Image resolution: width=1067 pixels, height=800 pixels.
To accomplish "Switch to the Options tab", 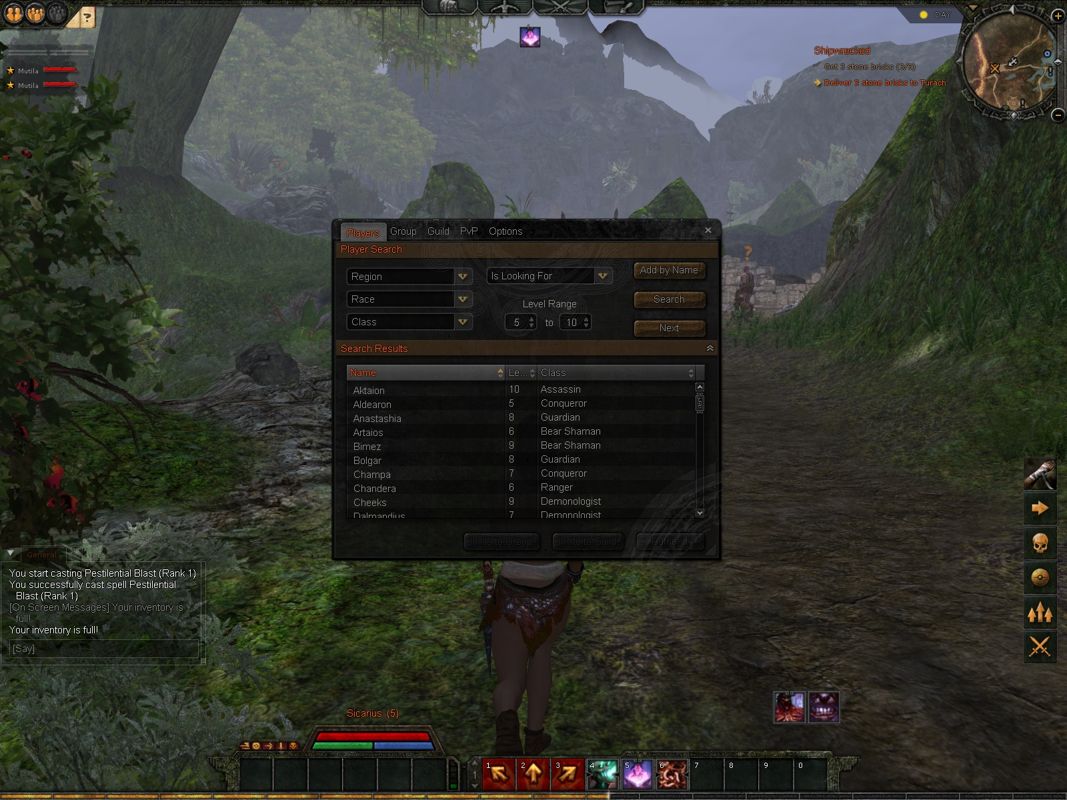I will (505, 231).
